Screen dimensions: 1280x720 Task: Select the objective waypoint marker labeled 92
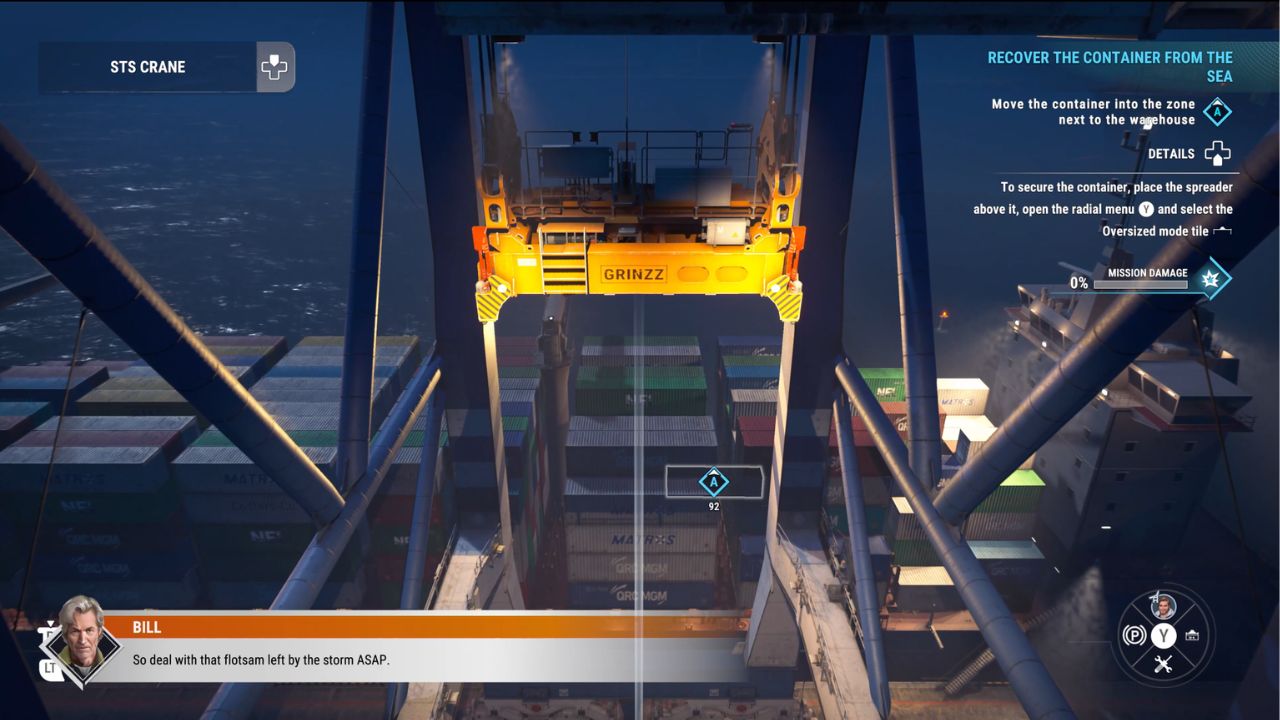[713, 482]
